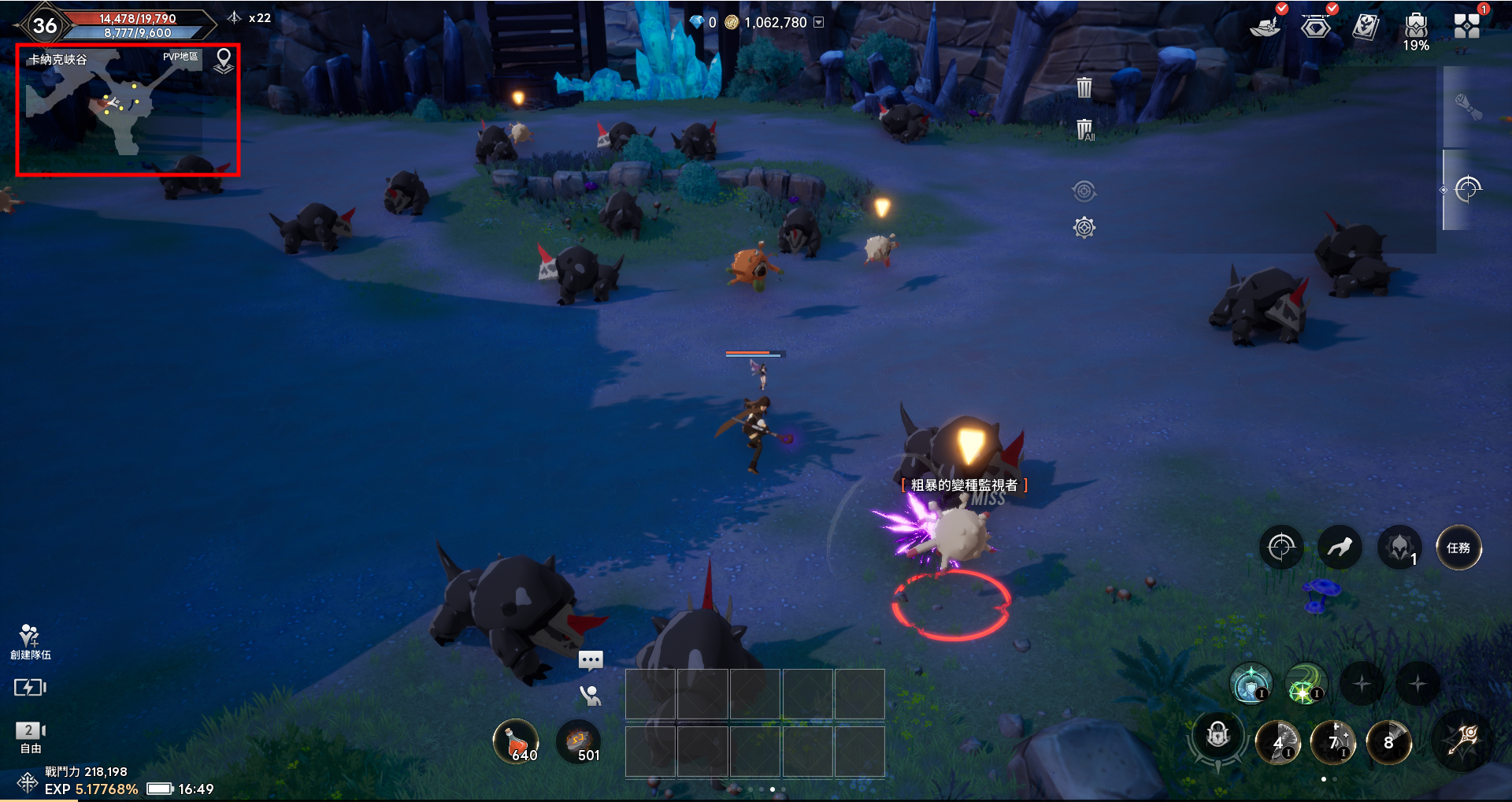Open the chat speech bubble
Screen dimensions: 1512x802
(591, 659)
